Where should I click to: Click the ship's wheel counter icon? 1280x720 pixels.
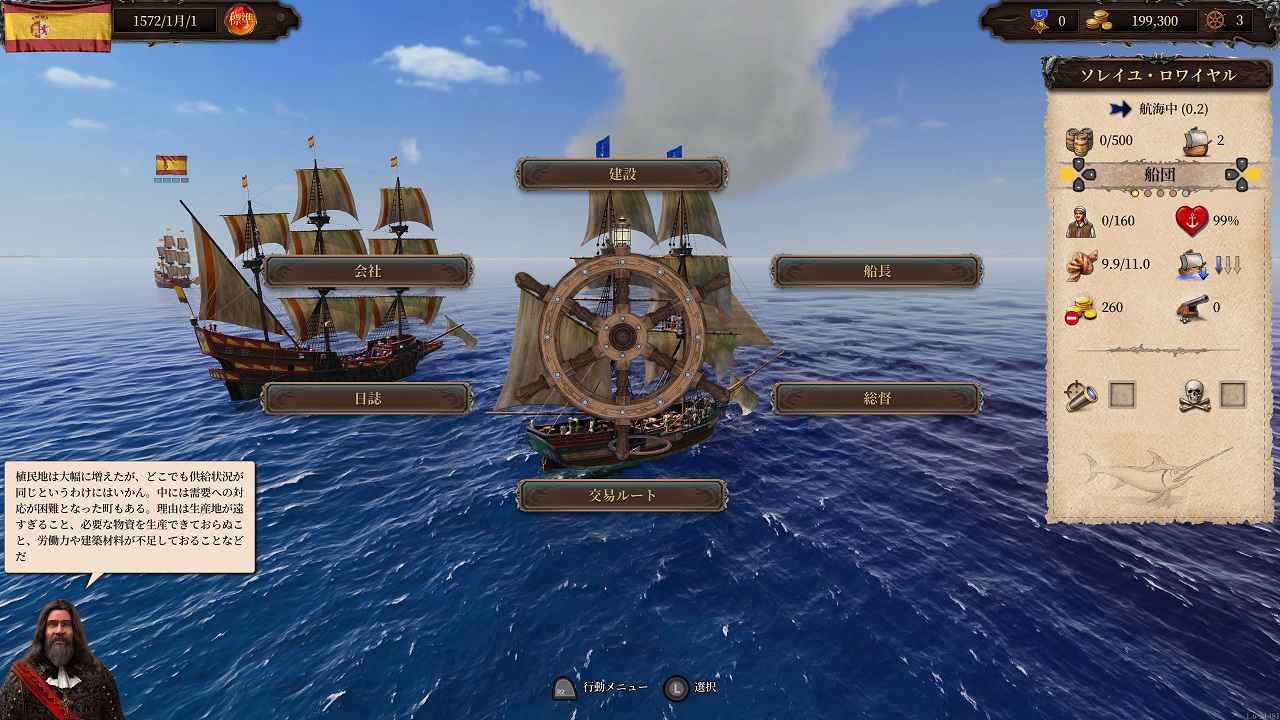(x=1215, y=20)
